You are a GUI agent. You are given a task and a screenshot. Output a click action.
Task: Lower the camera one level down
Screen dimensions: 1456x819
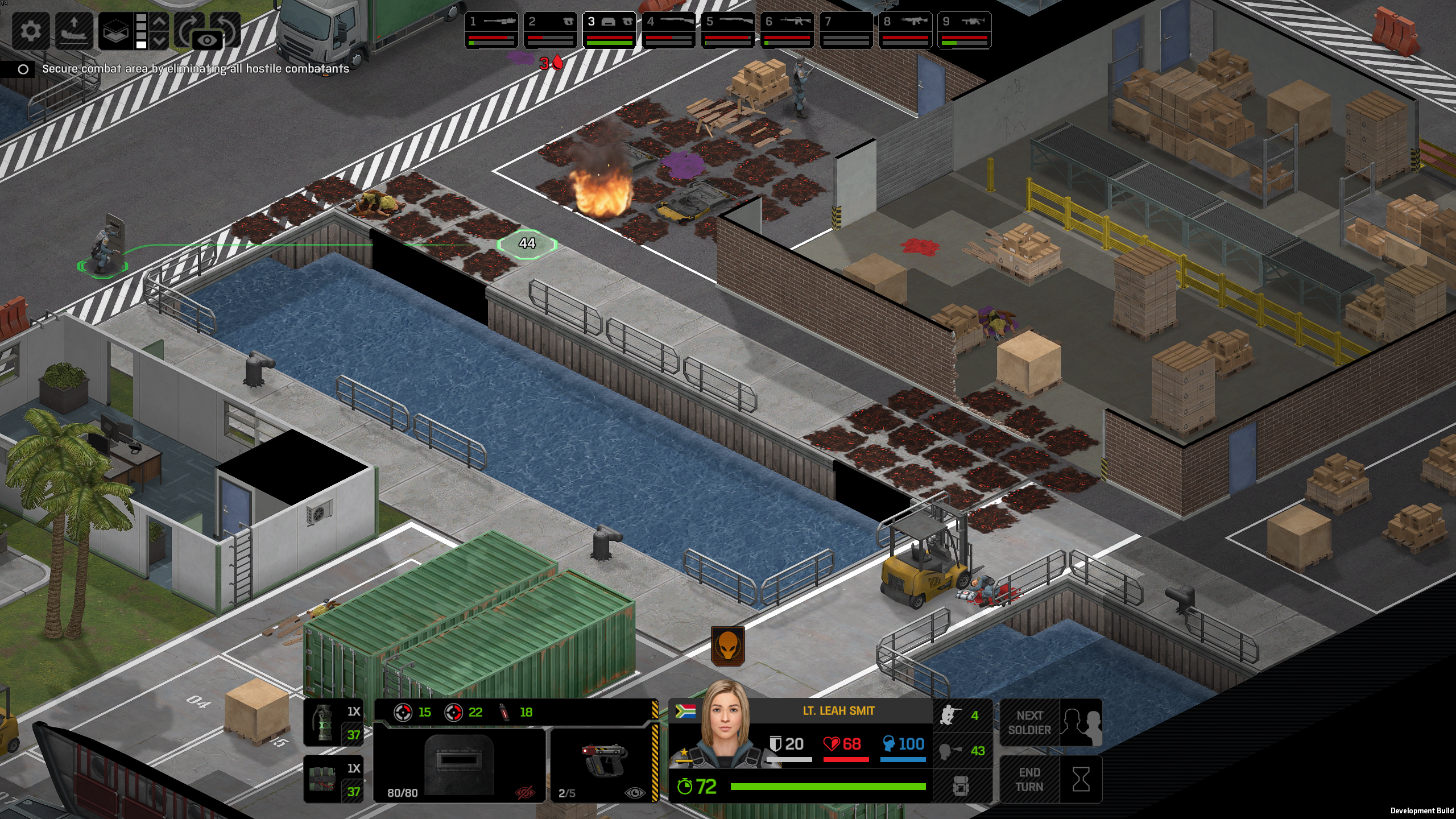point(160,41)
